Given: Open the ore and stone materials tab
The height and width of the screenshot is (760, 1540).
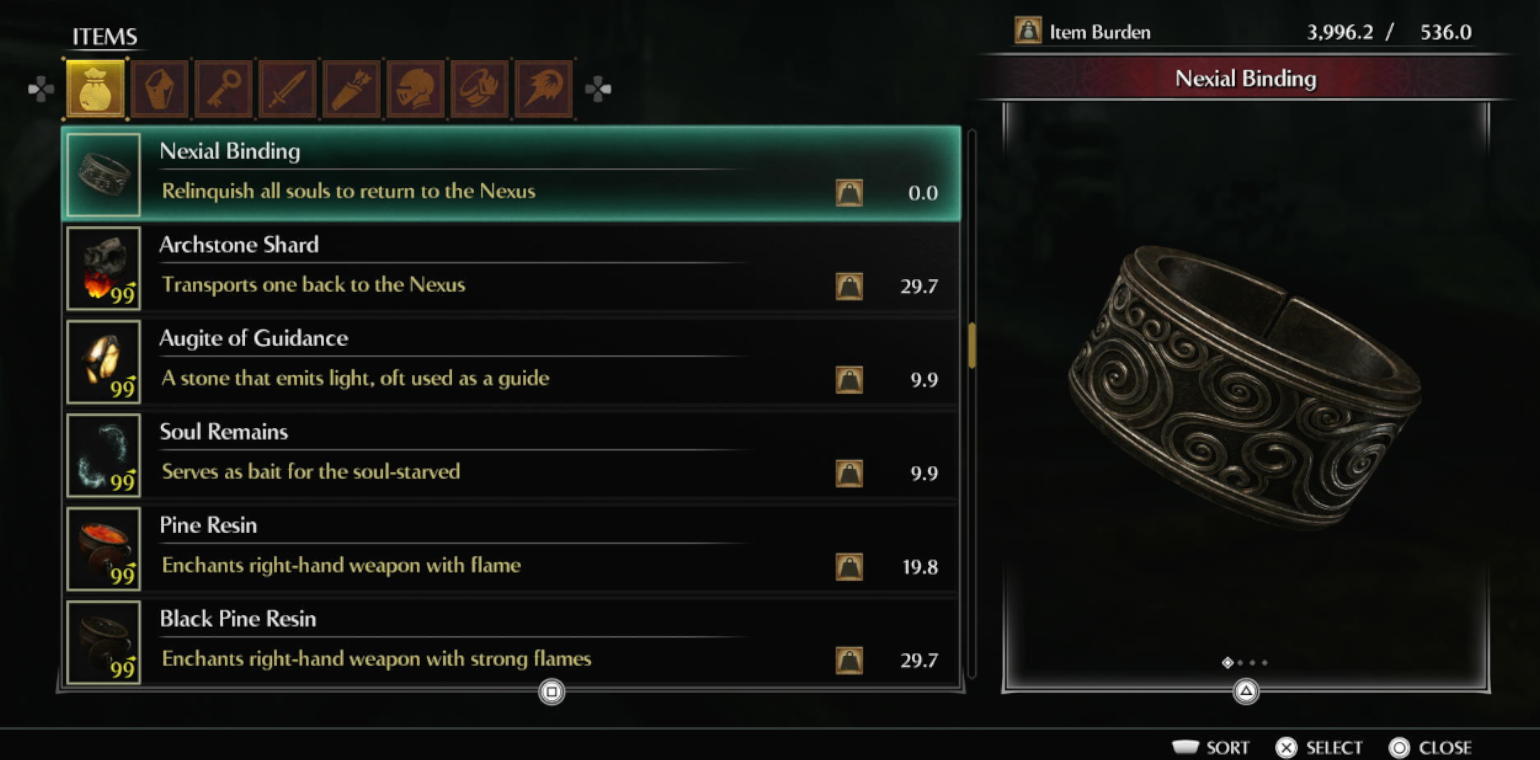Looking at the screenshot, I should click(160, 90).
